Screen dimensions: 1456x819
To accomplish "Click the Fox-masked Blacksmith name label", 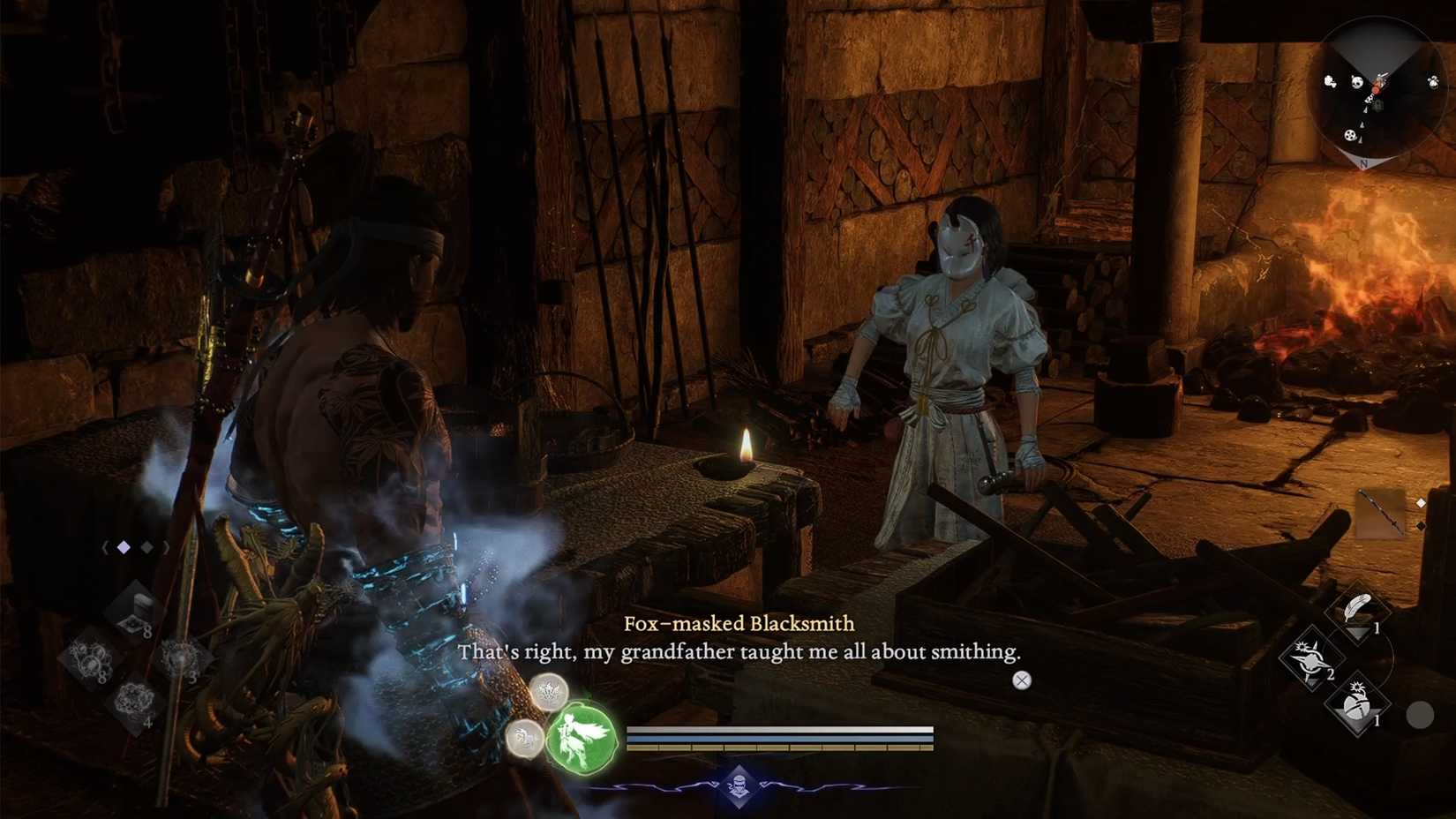I will click(x=739, y=624).
